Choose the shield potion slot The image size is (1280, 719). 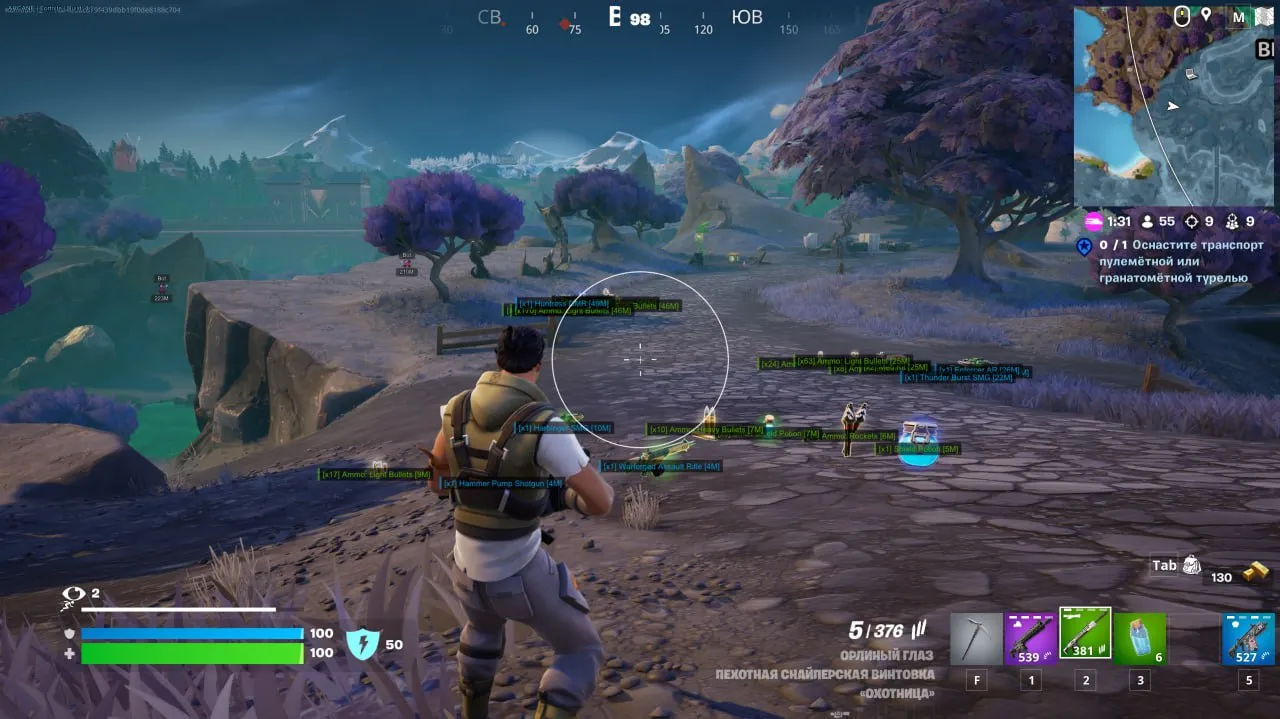pyautogui.click(x=1140, y=639)
